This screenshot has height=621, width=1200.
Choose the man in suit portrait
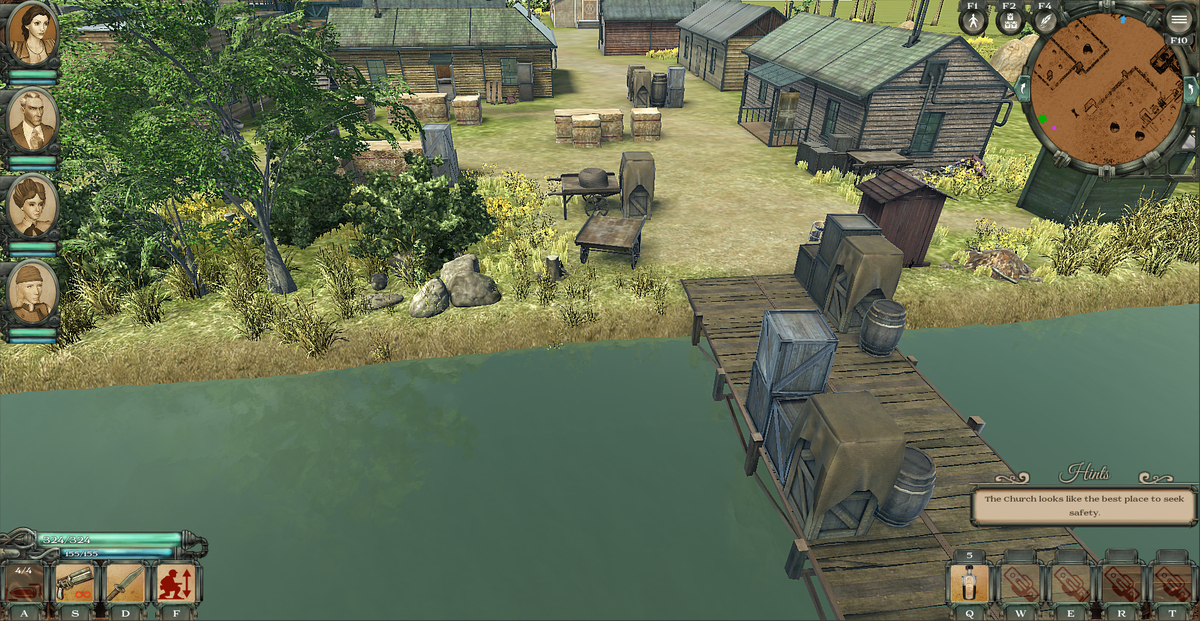click(x=32, y=118)
